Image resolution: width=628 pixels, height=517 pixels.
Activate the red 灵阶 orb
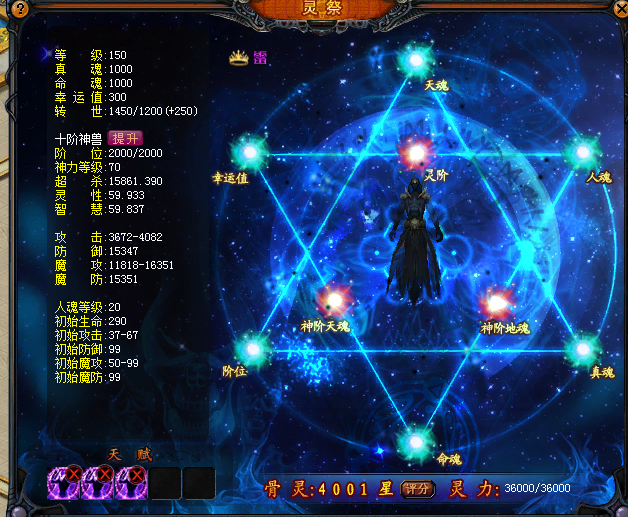416,153
